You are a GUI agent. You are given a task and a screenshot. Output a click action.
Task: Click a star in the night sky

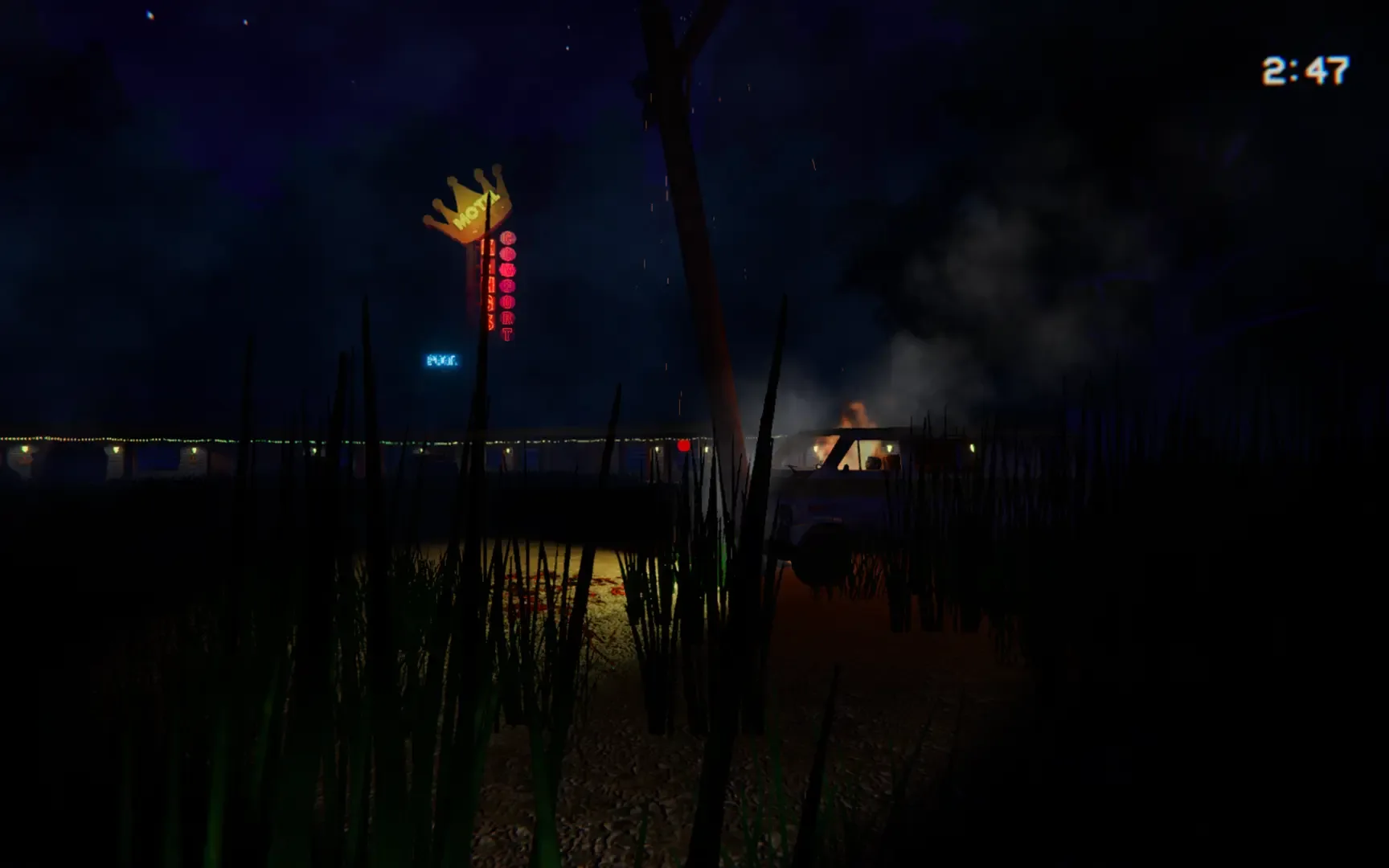coord(150,16)
